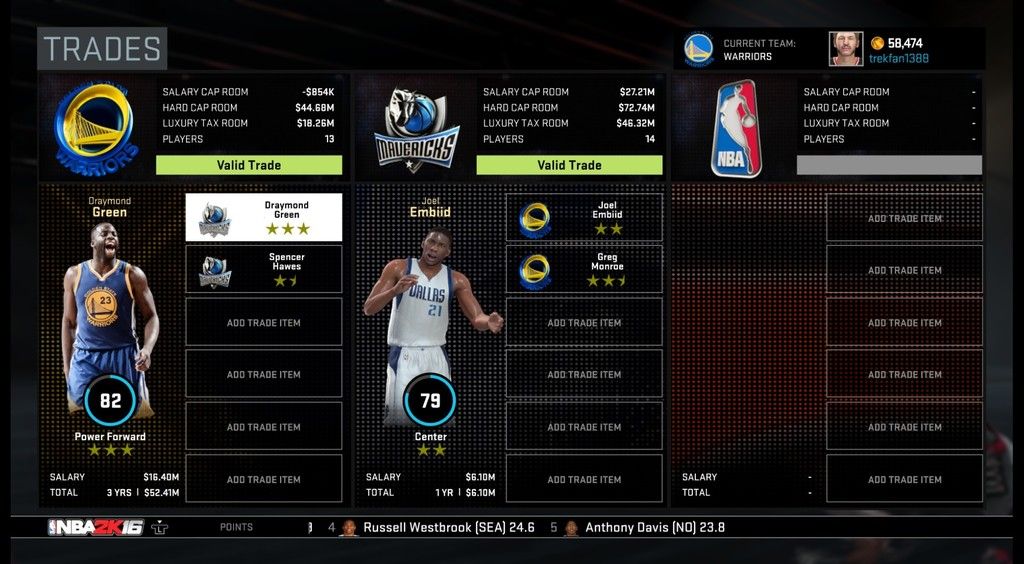This screenshot has width=1024, height=564.
Task: Select the Warriors Valid Trade bar
Action: click(x=249, y=165)
